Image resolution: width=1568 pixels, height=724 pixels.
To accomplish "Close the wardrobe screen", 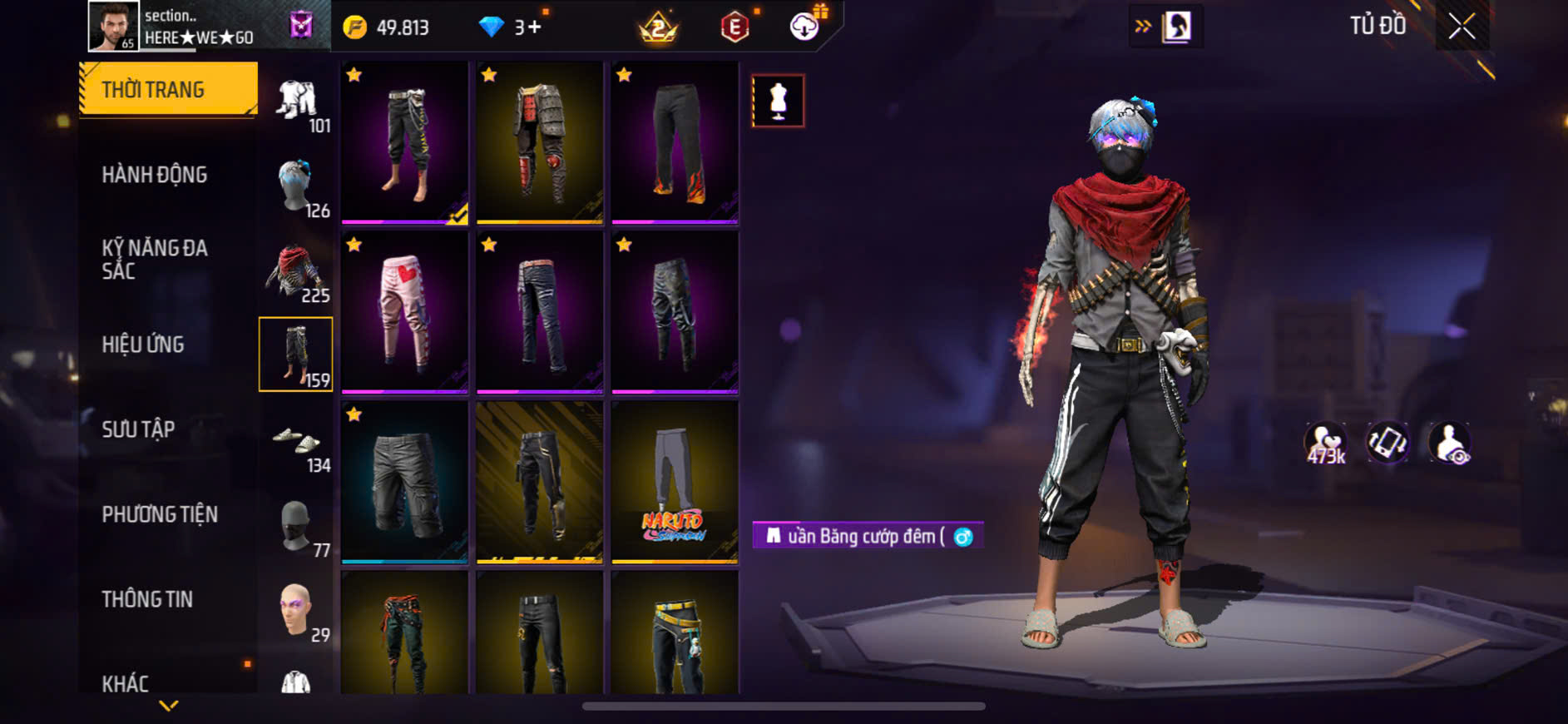I will tap(1462, 27).
